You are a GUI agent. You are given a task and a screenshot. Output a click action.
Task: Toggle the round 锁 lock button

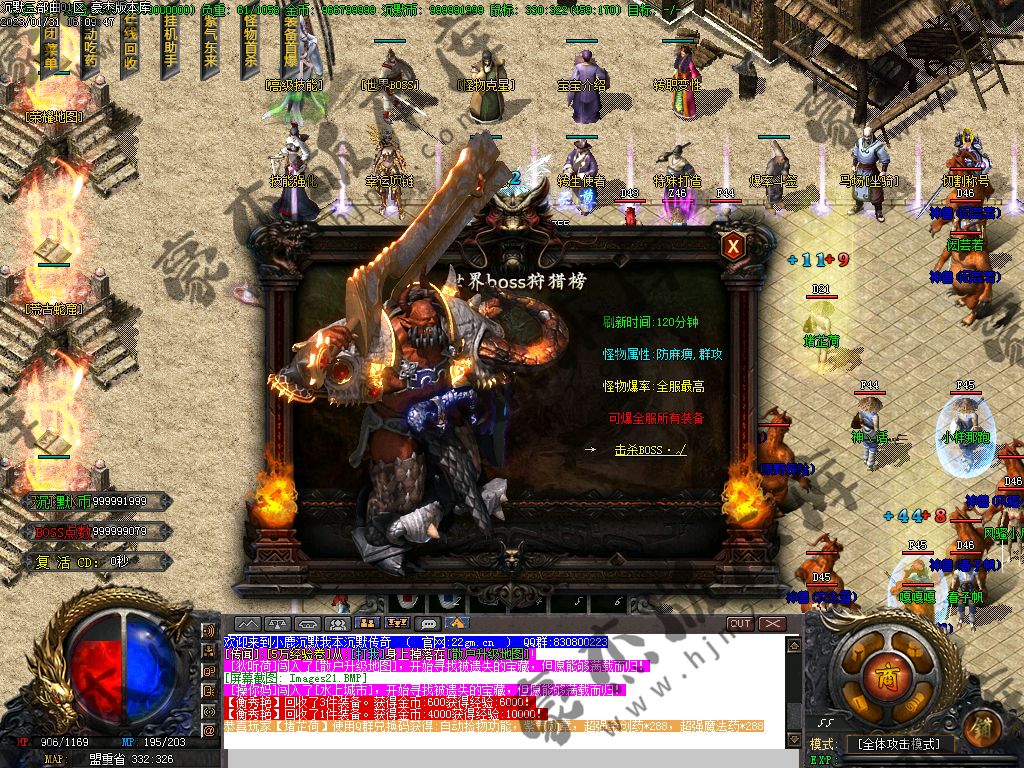(983, 724)
